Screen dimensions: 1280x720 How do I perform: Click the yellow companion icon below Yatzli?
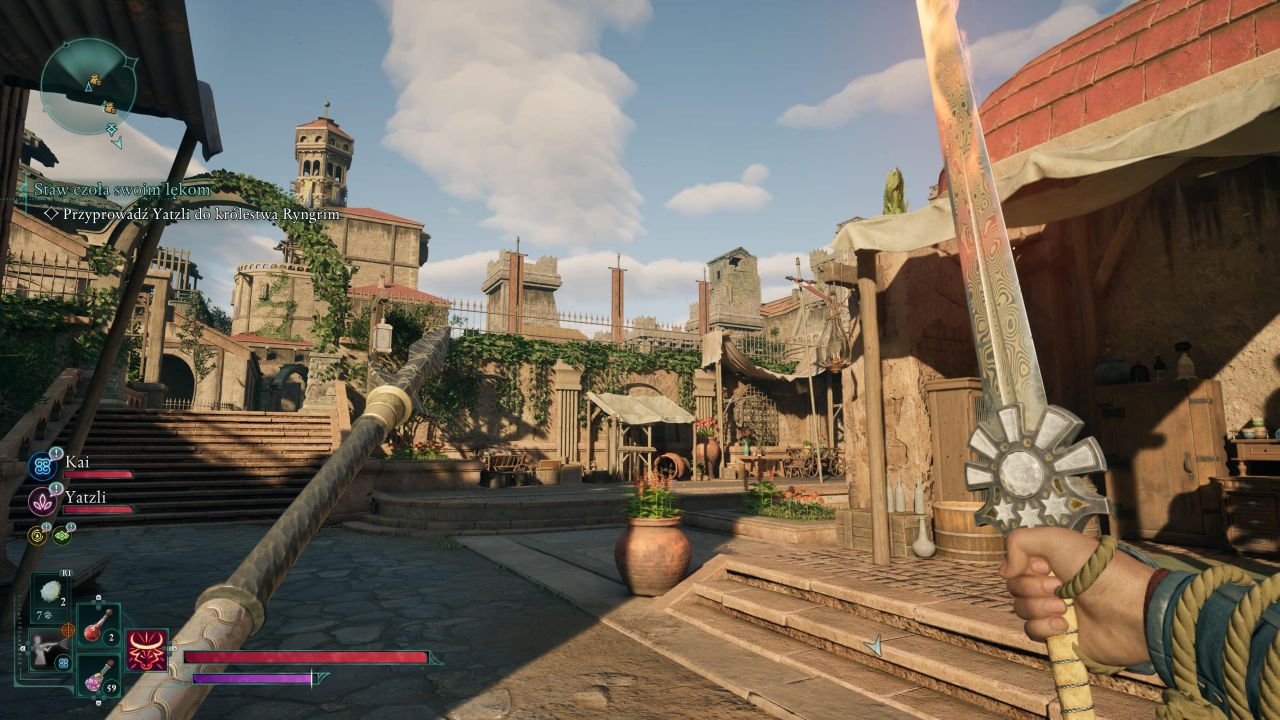tap(38, 536)
